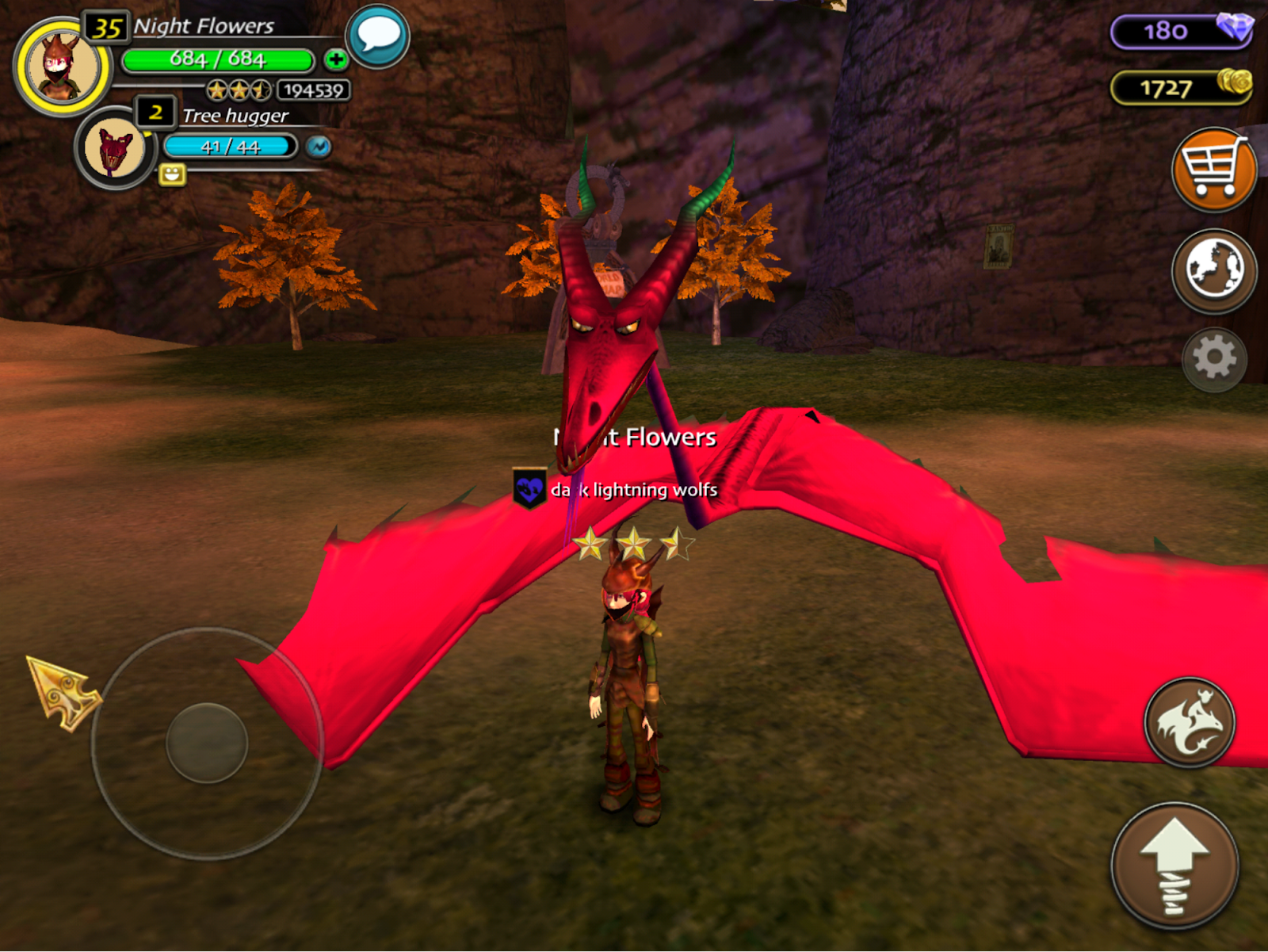This screenshot has width=1268, height=952.
Task: Open the gems balance counter
Action: [1180, 32]
